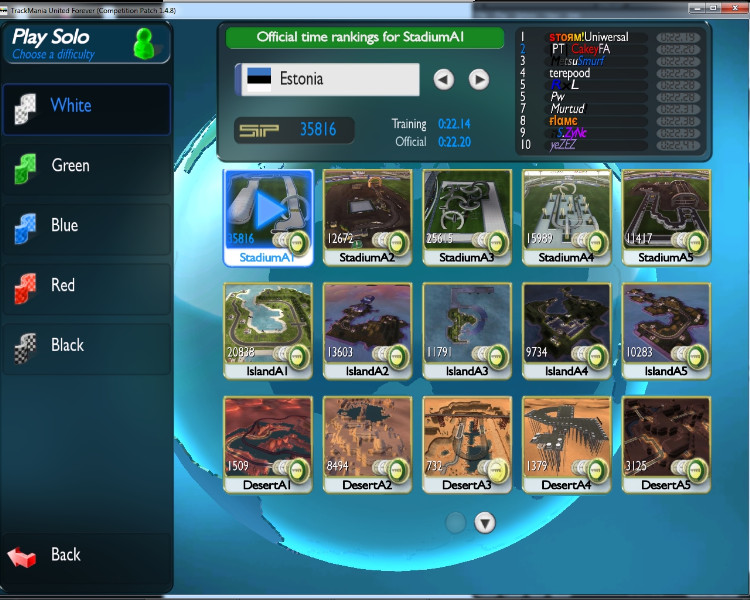This screenshot has height=600, width=750.
Task: Open the Red difficulty tracks
Action: pyautogui.click(x=85, y=287)
